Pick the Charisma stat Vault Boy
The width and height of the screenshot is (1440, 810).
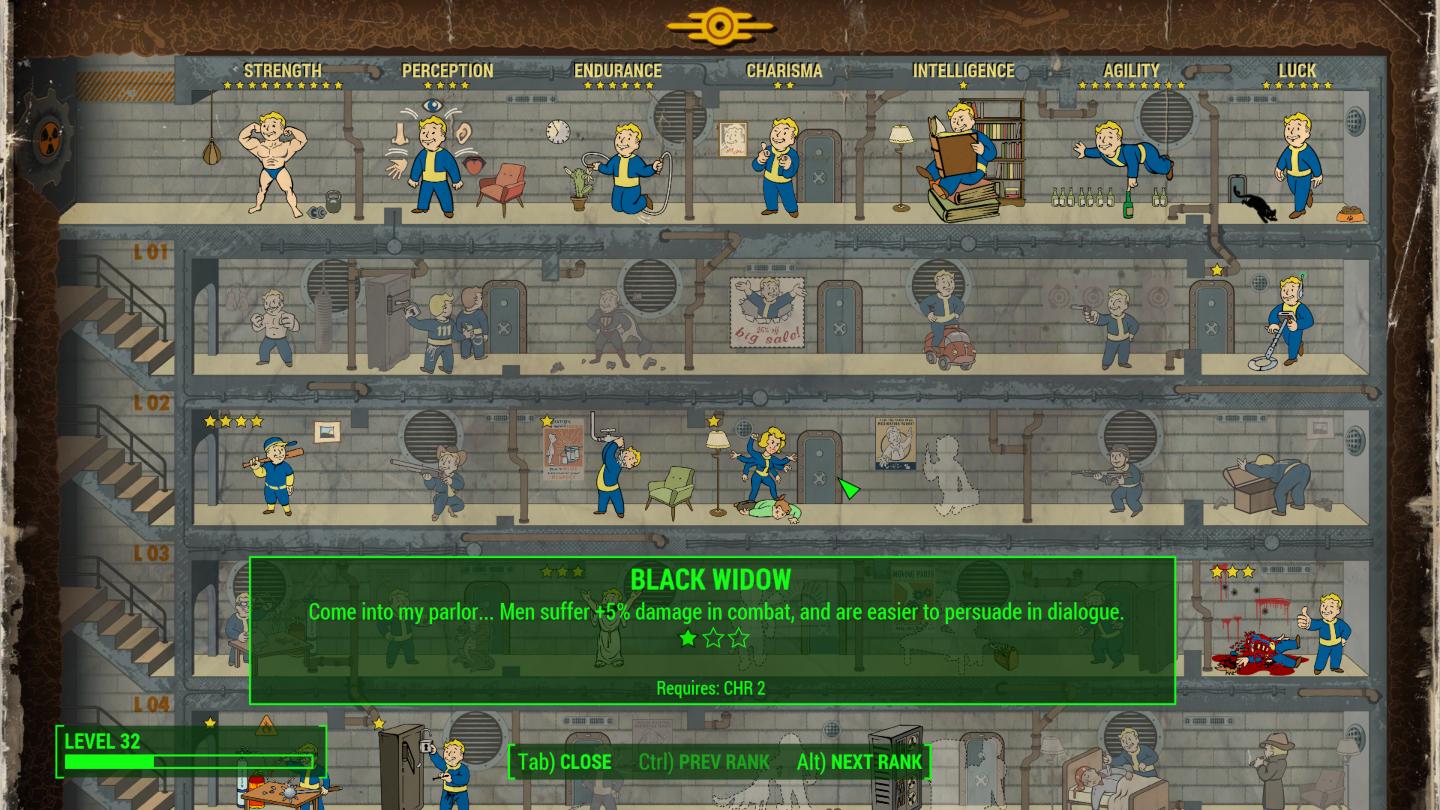coord(780,165)
